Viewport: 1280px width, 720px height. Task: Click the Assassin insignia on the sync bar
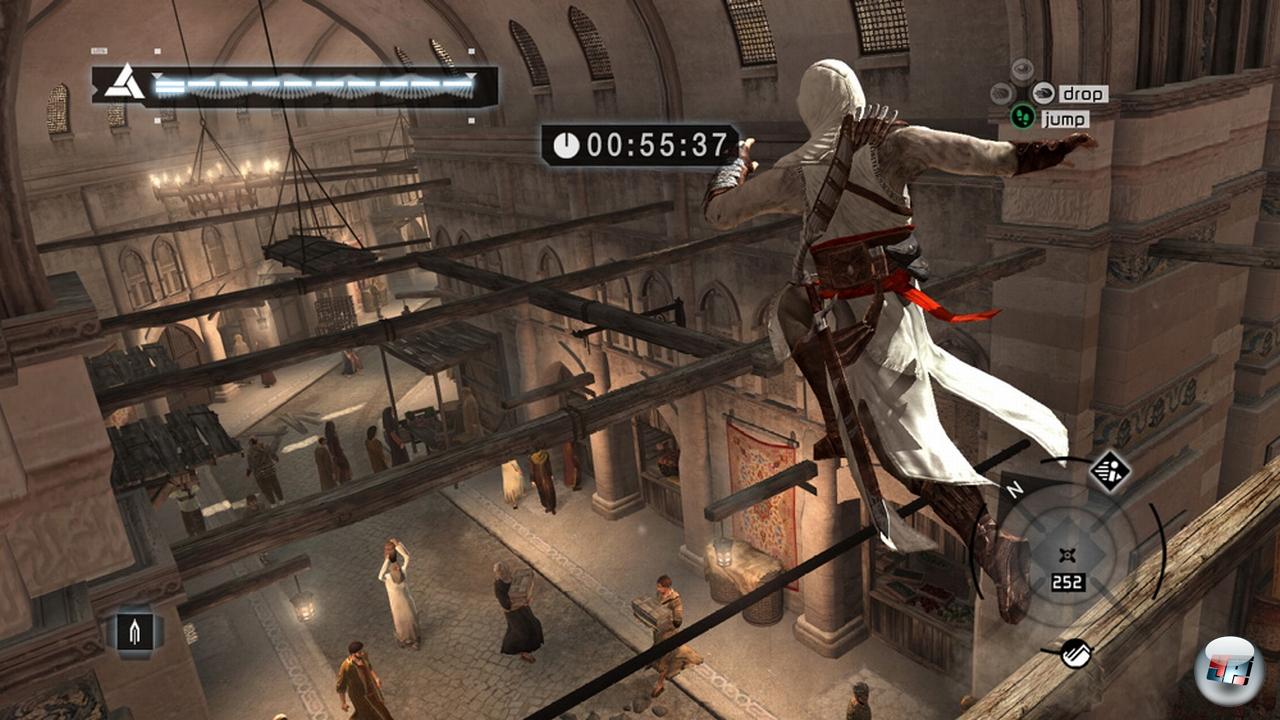125,83
